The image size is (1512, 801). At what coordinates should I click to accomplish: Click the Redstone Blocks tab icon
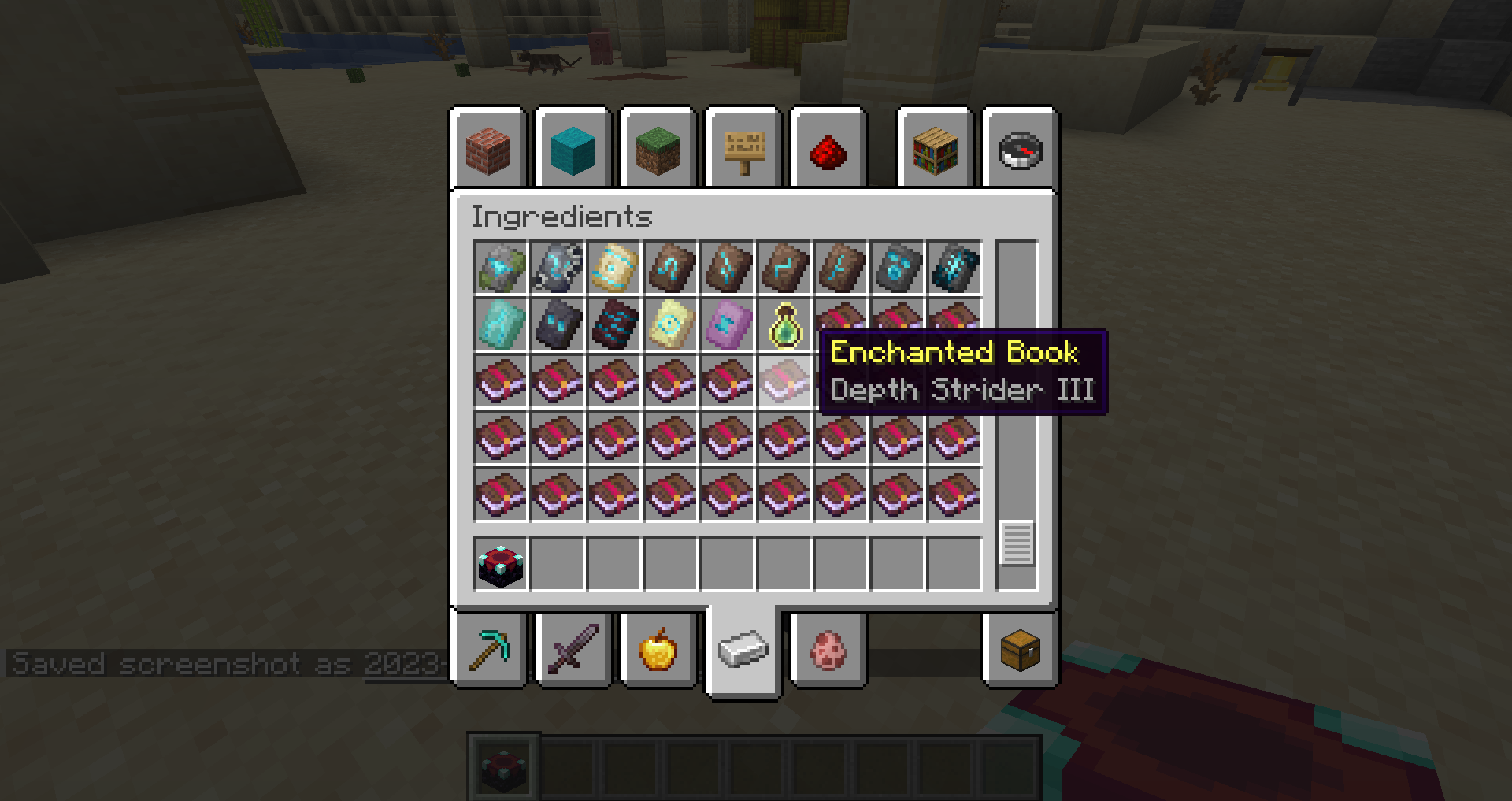point(829,150)
